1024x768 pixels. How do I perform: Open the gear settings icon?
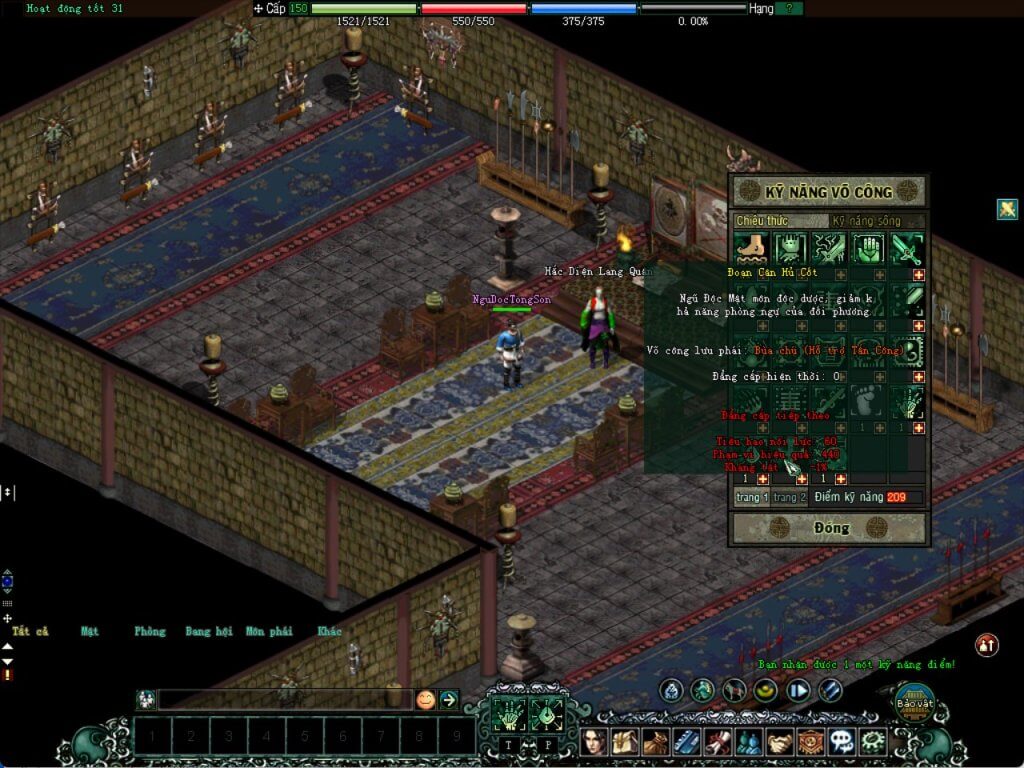pyautogui.click(x=874, y=742)
